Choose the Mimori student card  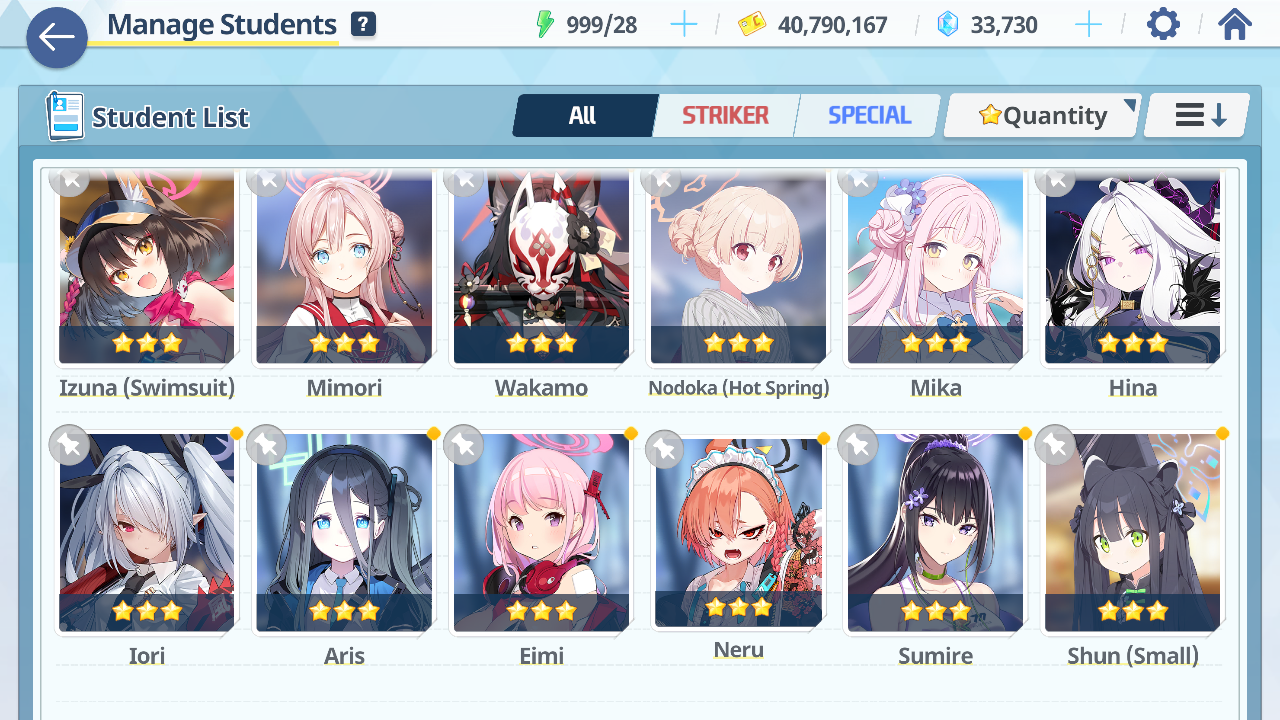click(x=344, y=268)
